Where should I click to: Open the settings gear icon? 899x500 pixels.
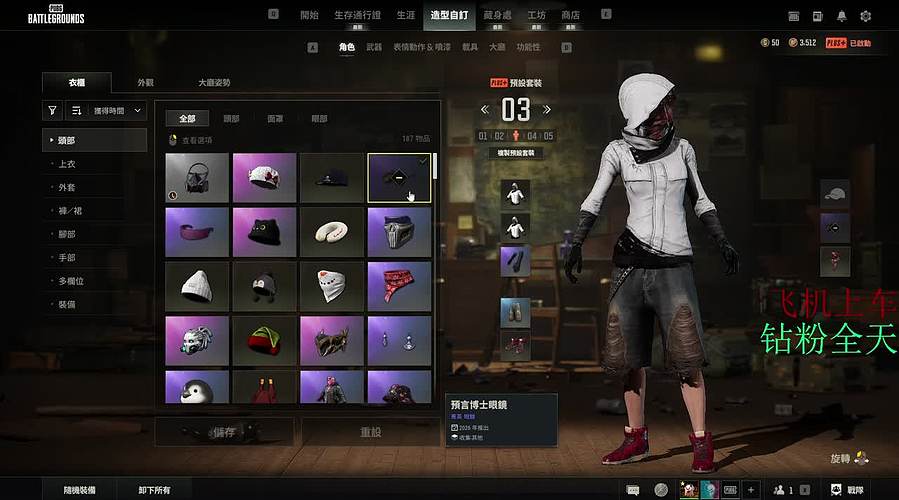coord(866,16)
